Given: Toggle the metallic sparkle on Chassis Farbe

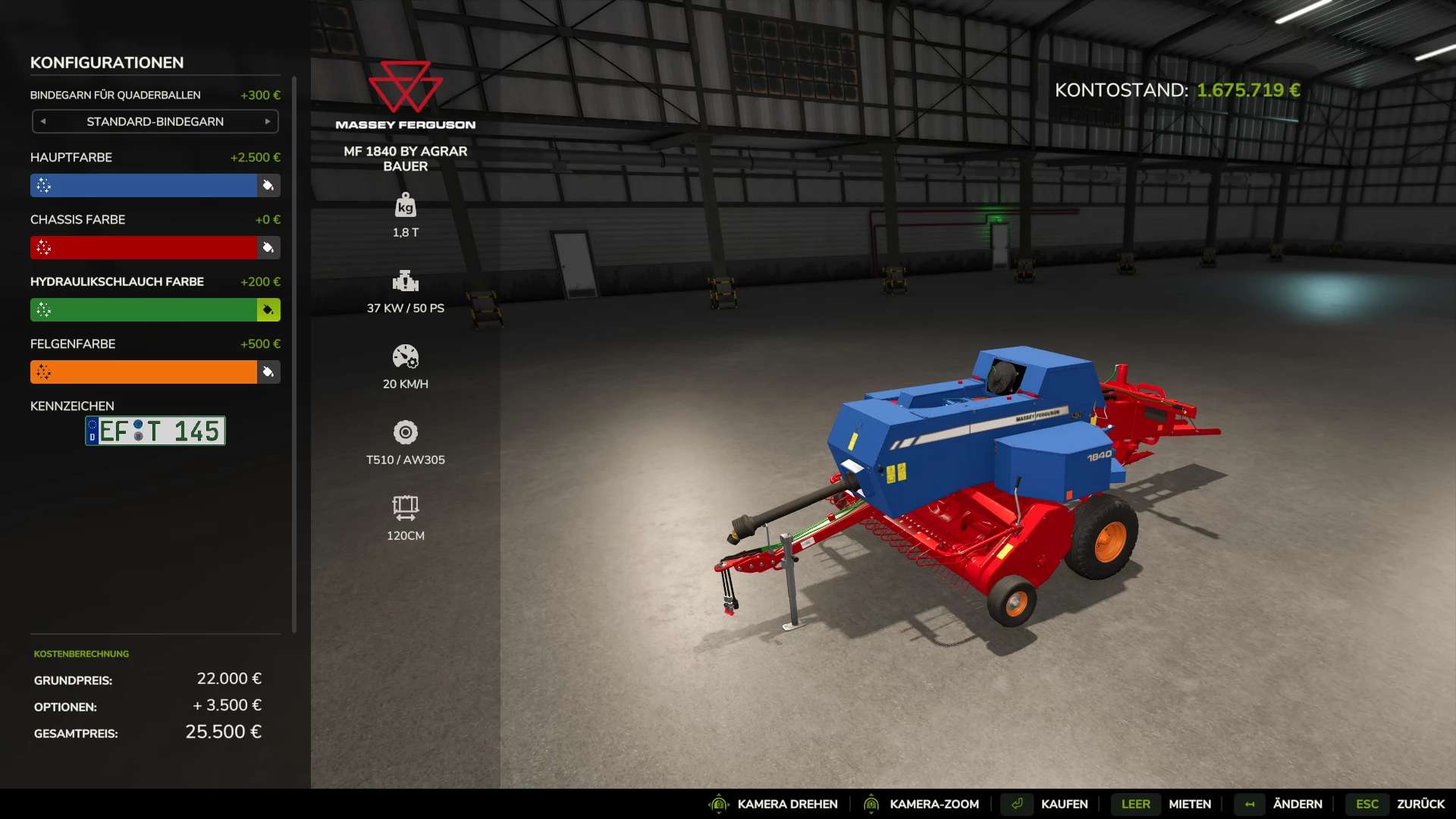Looking at the screenshot, I should point(43,247).
